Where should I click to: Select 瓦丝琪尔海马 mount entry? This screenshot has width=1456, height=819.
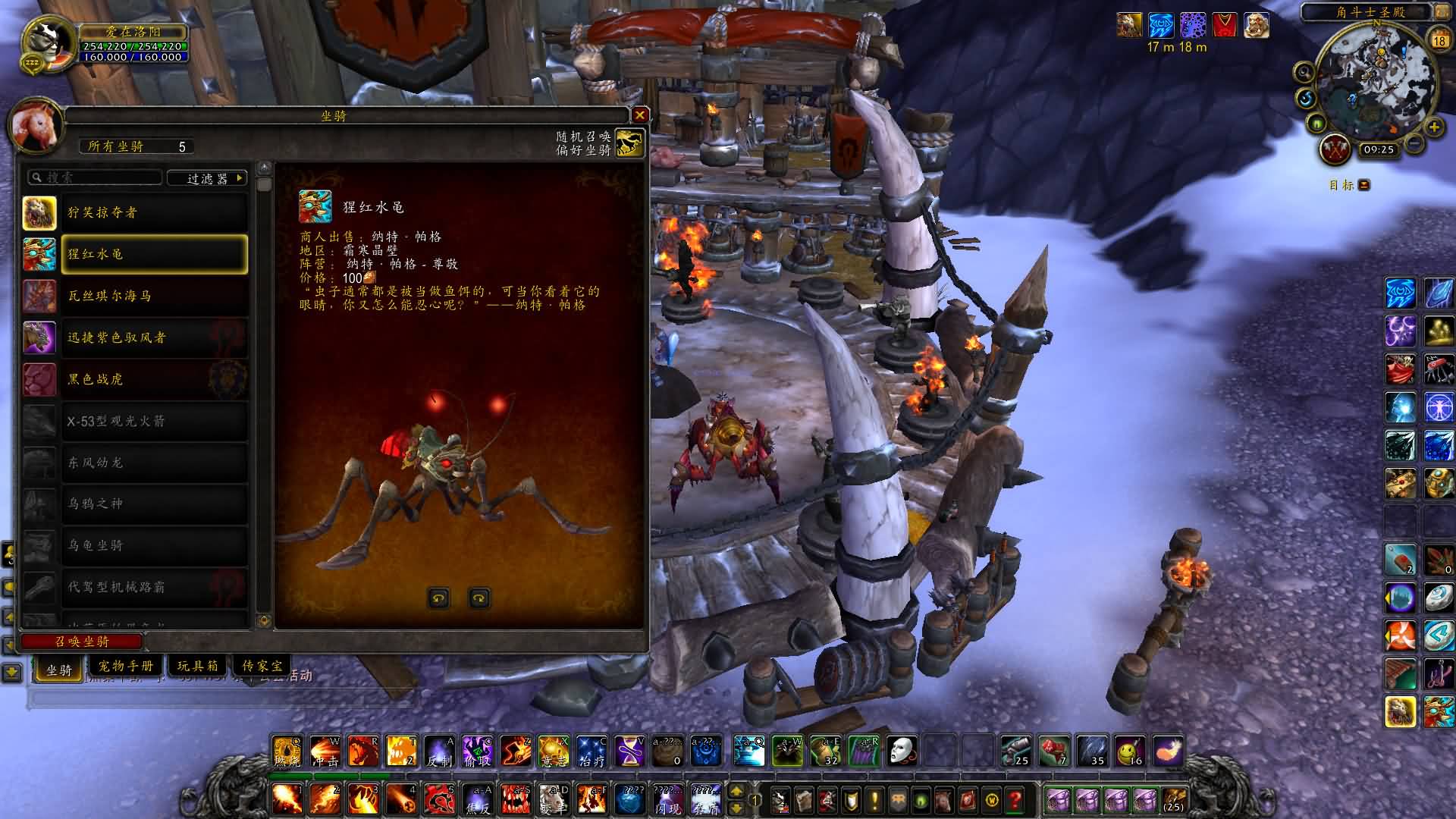point(154,296)
